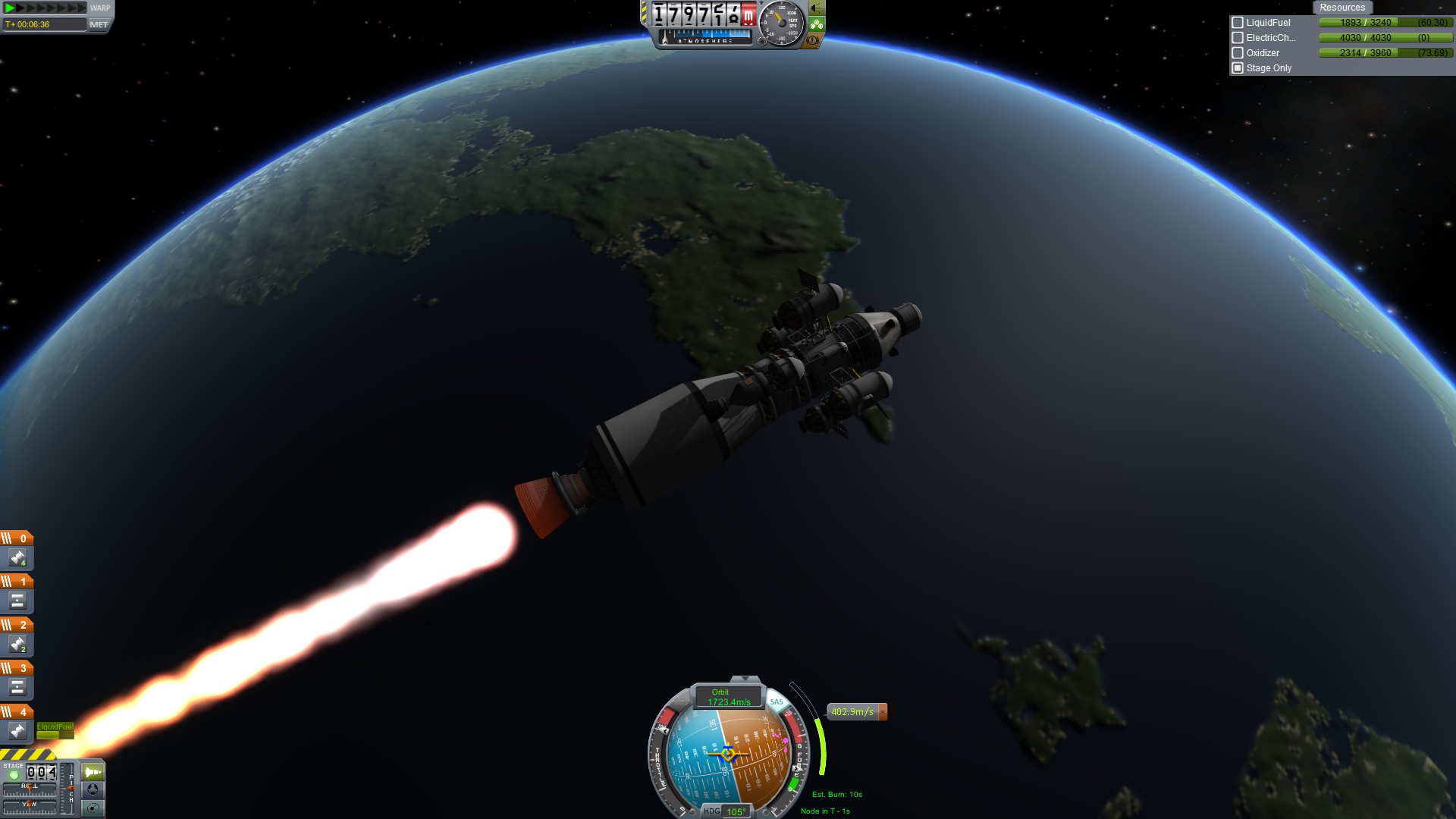Select the stage 1 decoupler icon

pos(17,601)
